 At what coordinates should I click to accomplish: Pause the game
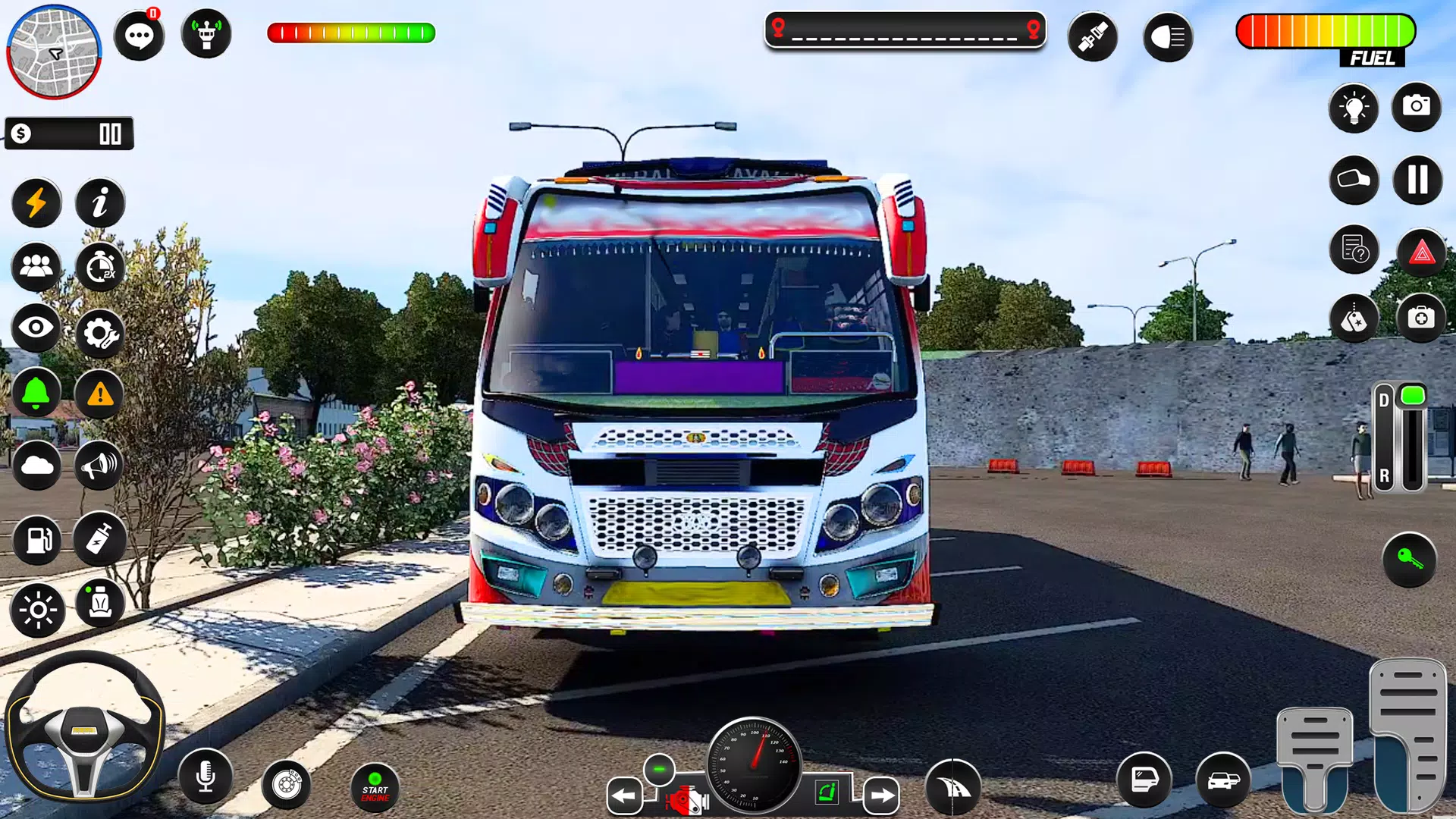pos(1417,180)
